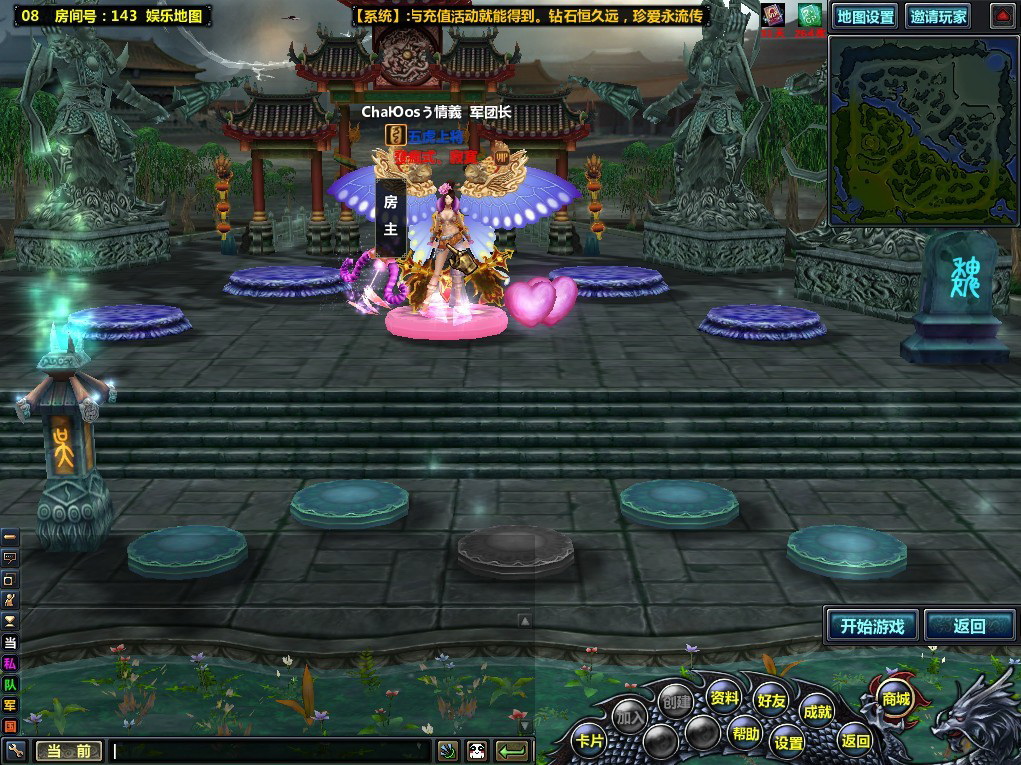Open the 好友 friends list
Image resolution: width=1021 pixels, height=765 pixels.
[771, 701]
